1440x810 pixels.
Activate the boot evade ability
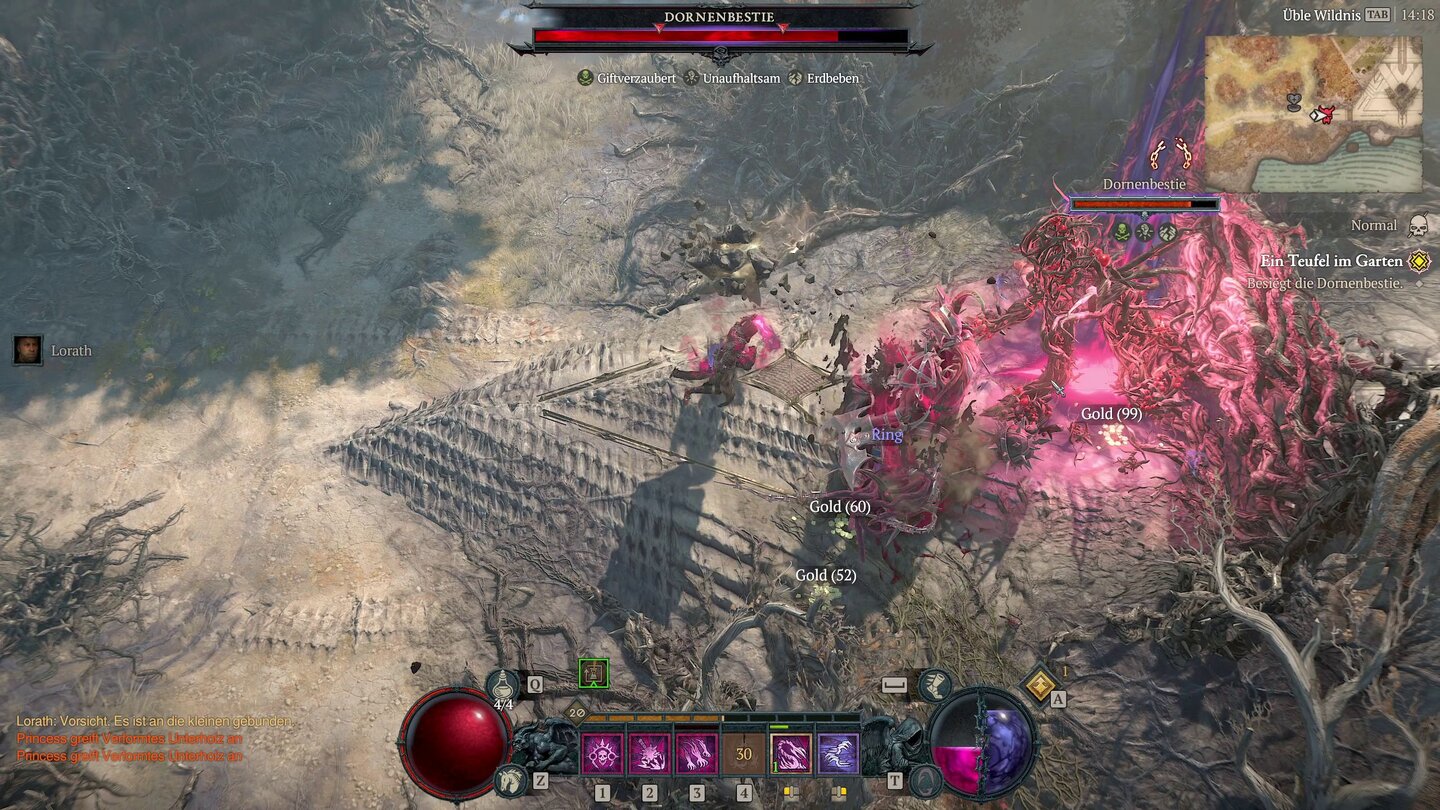click(934, 685)
